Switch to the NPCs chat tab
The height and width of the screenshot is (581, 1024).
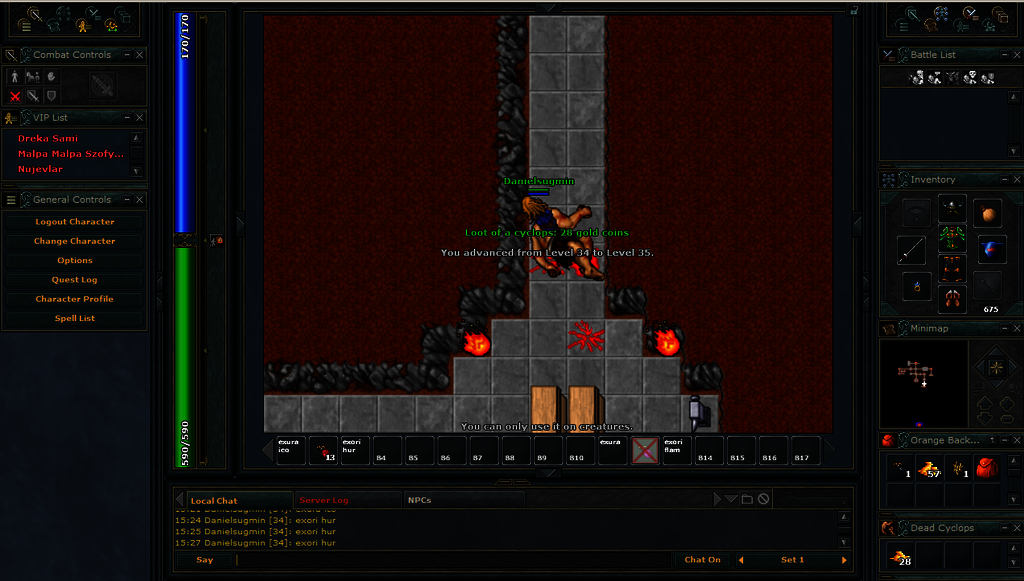(419, 500)
